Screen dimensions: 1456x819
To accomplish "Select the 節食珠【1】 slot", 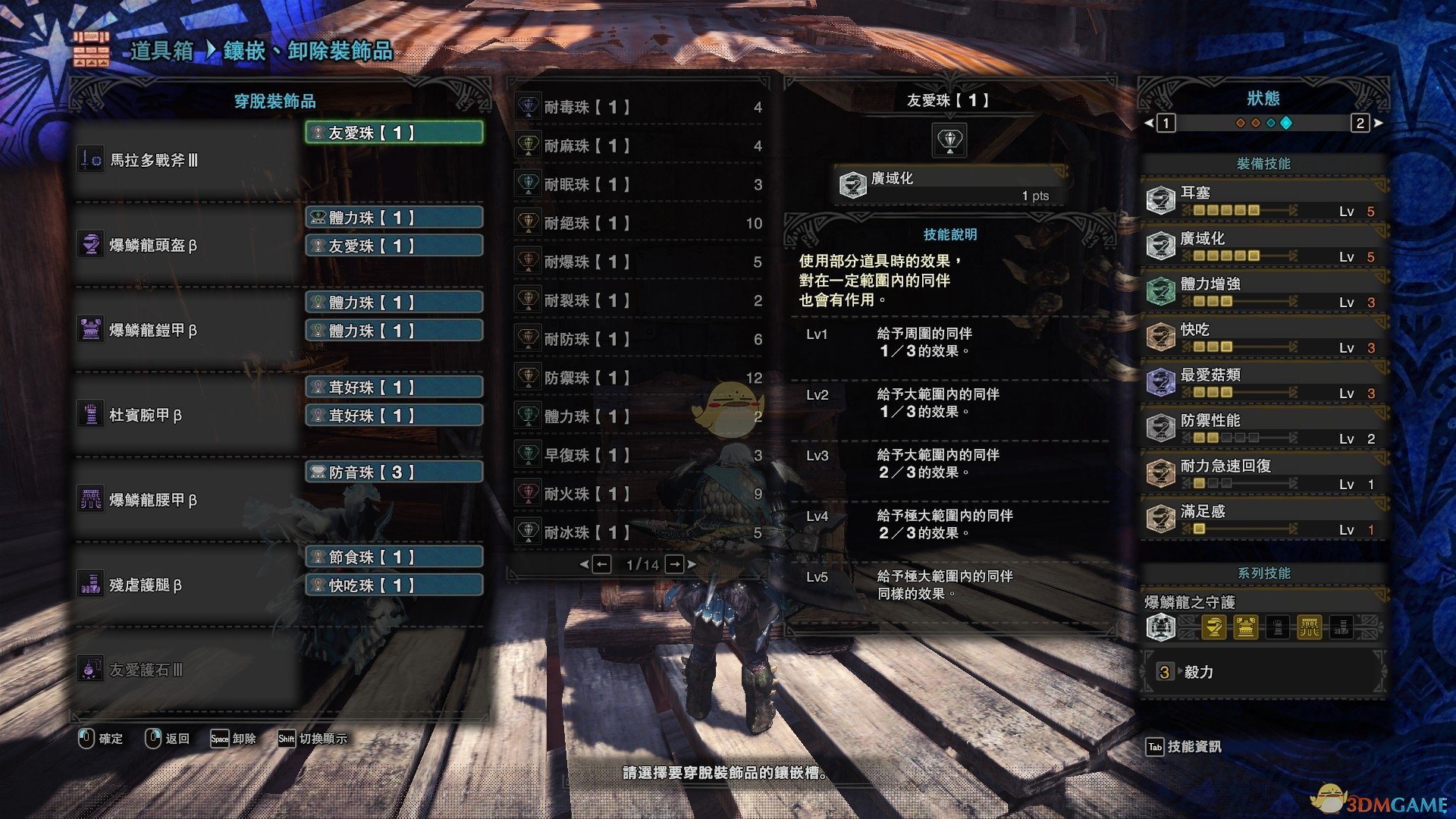I will pos(394,557).
